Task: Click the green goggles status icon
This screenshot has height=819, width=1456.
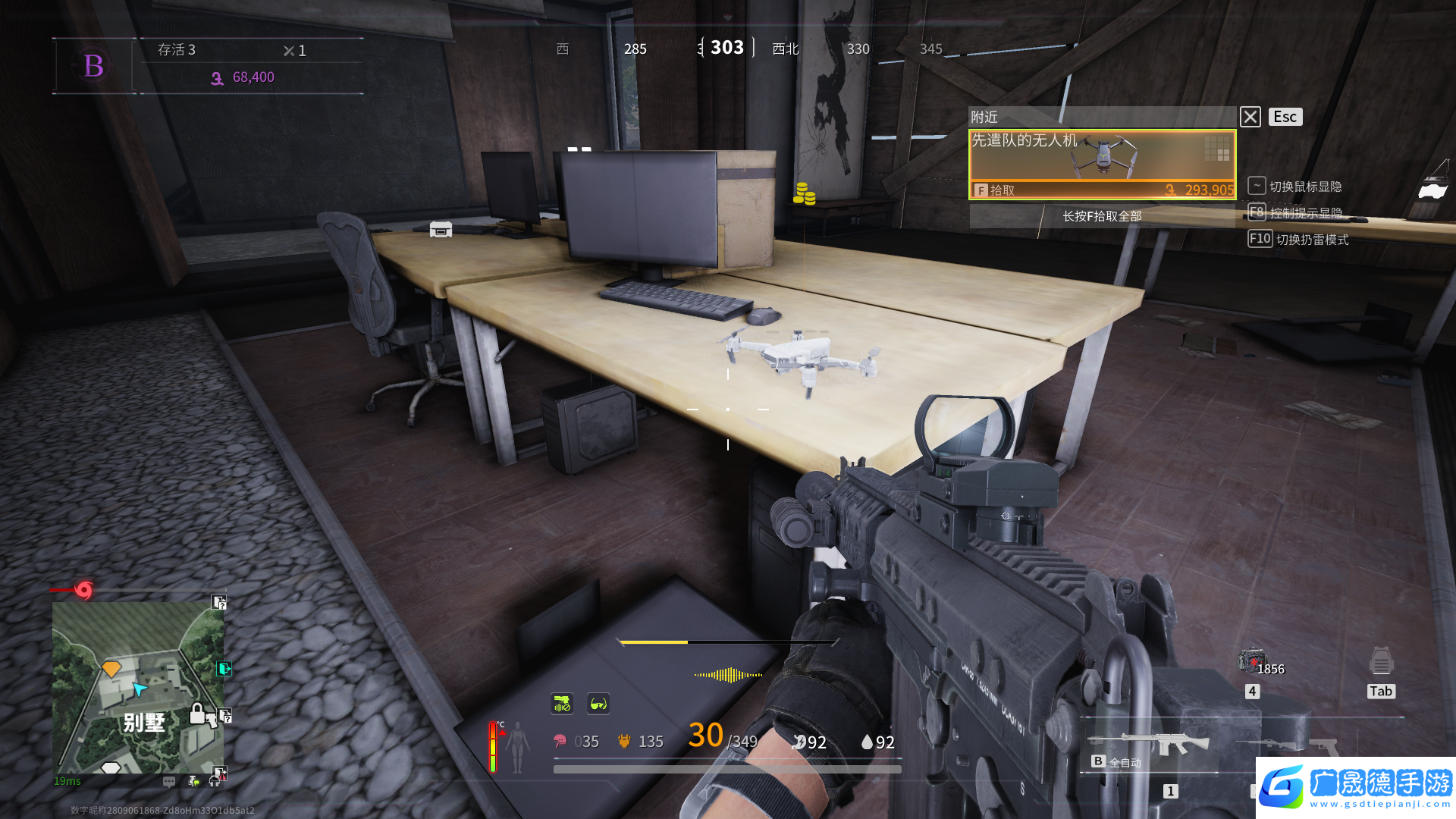Action: click(x=598, y=704)
